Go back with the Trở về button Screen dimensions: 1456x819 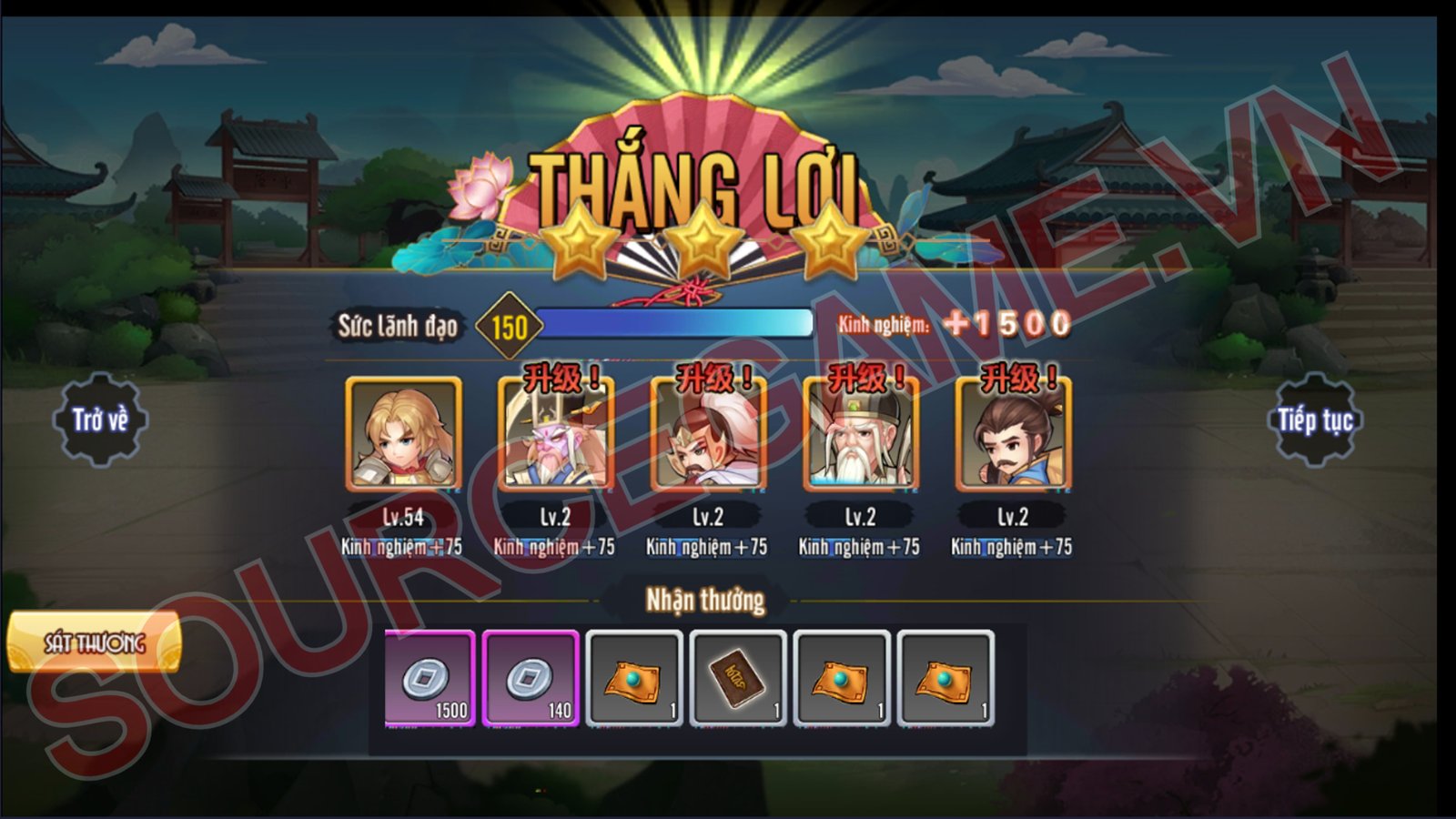click(x=100, y=420)
